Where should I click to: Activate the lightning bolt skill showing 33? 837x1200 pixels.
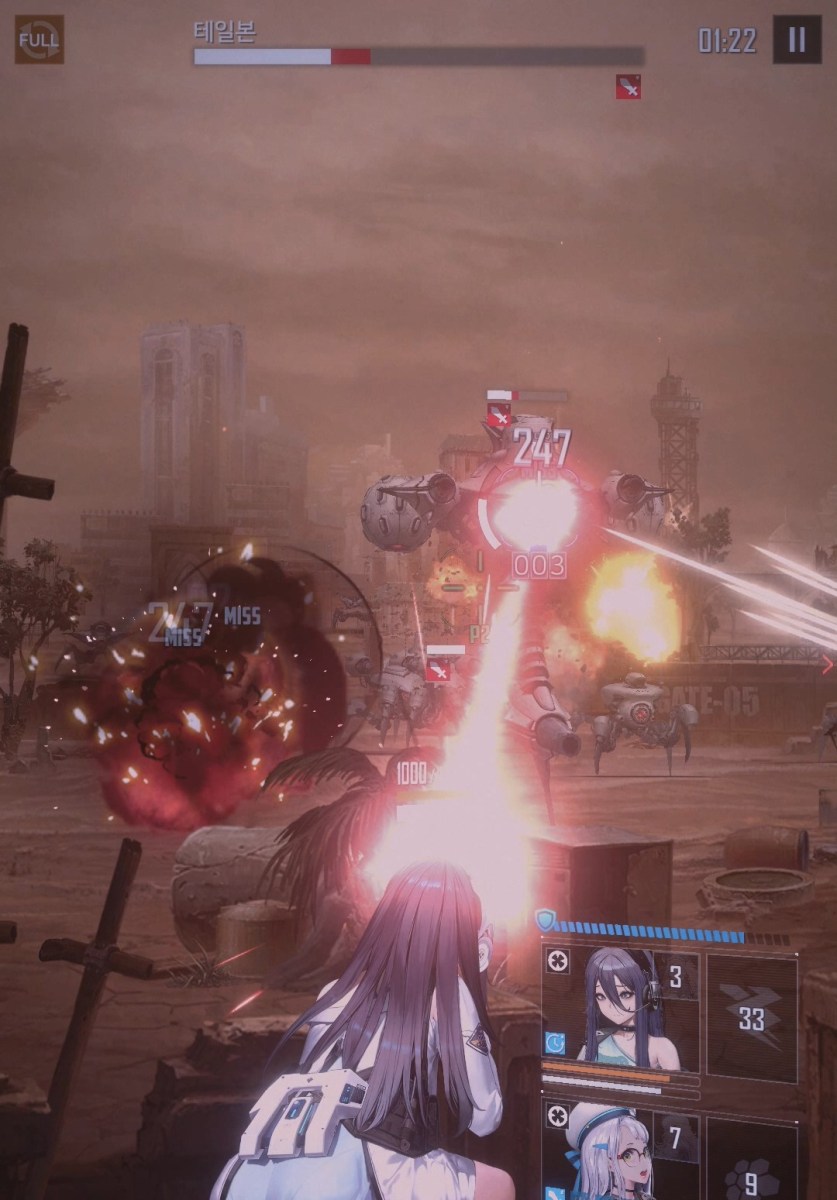(x=752, y=1017)
